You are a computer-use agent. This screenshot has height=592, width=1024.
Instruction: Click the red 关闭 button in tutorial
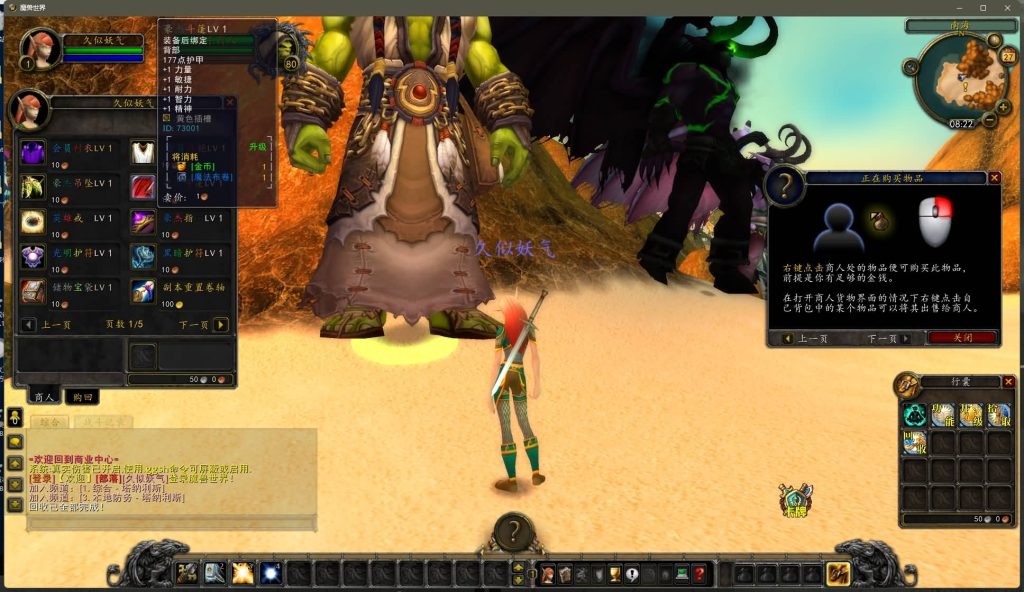click(x=962, y=338)
